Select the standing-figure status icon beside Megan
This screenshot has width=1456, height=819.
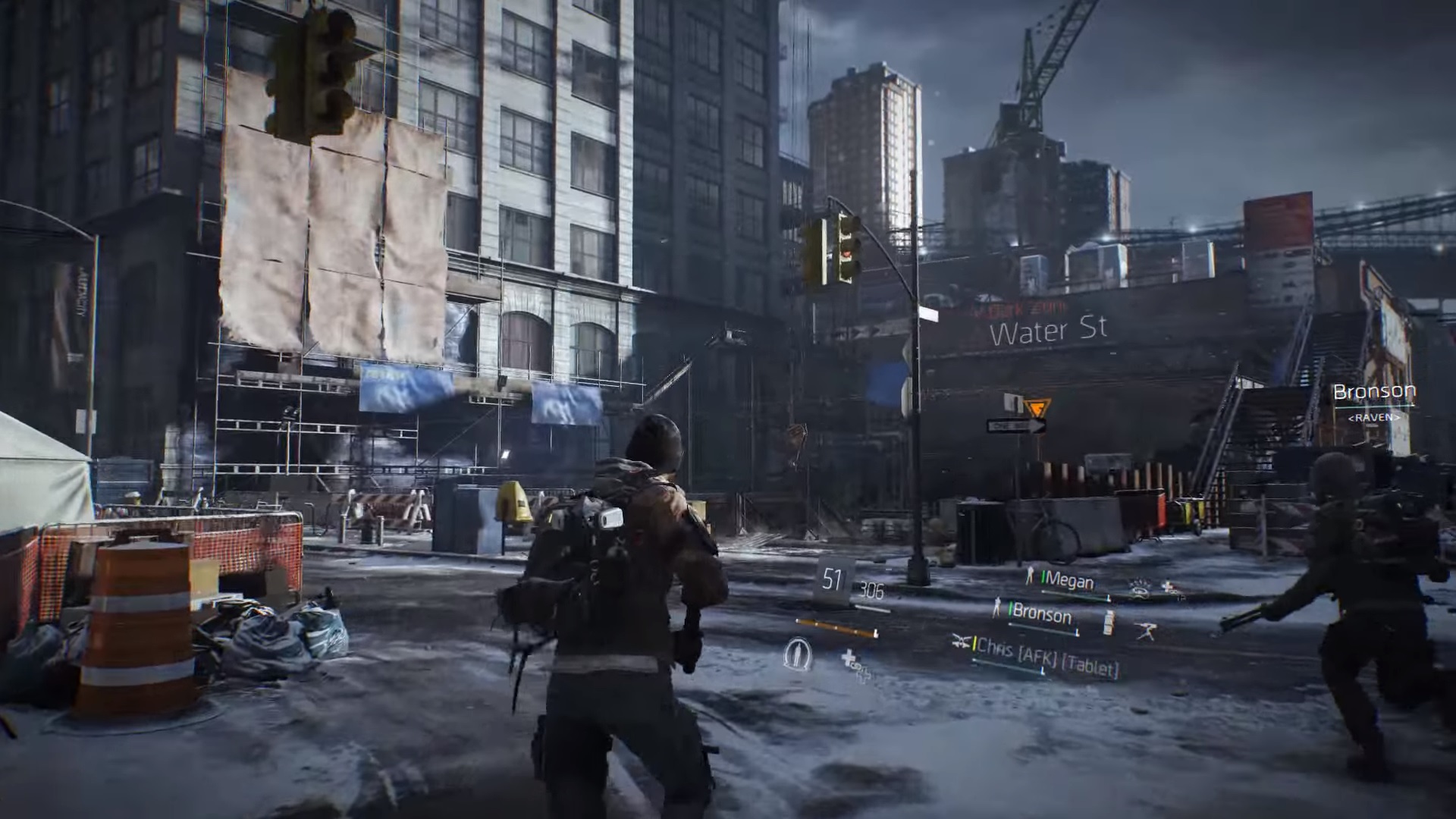1029,577
